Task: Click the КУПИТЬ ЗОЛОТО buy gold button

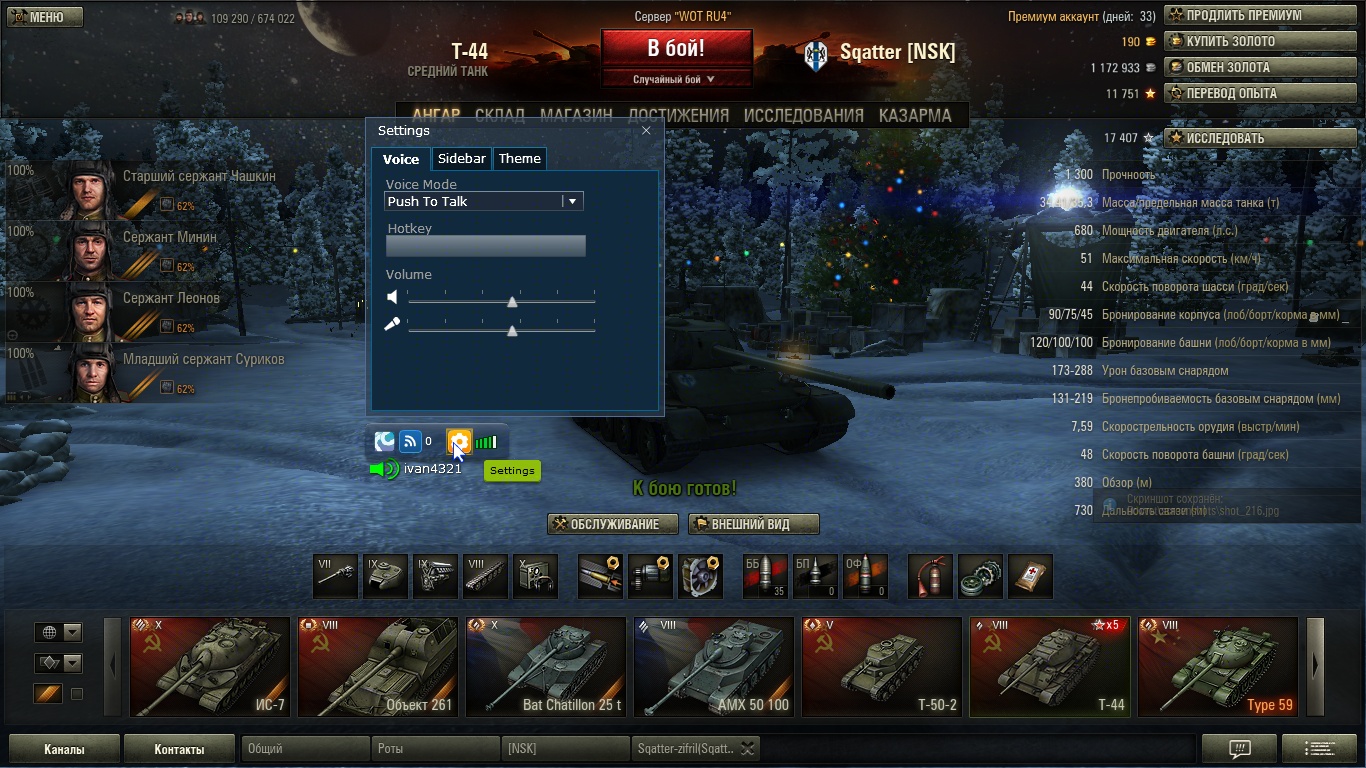Action: click(1236, 42)
